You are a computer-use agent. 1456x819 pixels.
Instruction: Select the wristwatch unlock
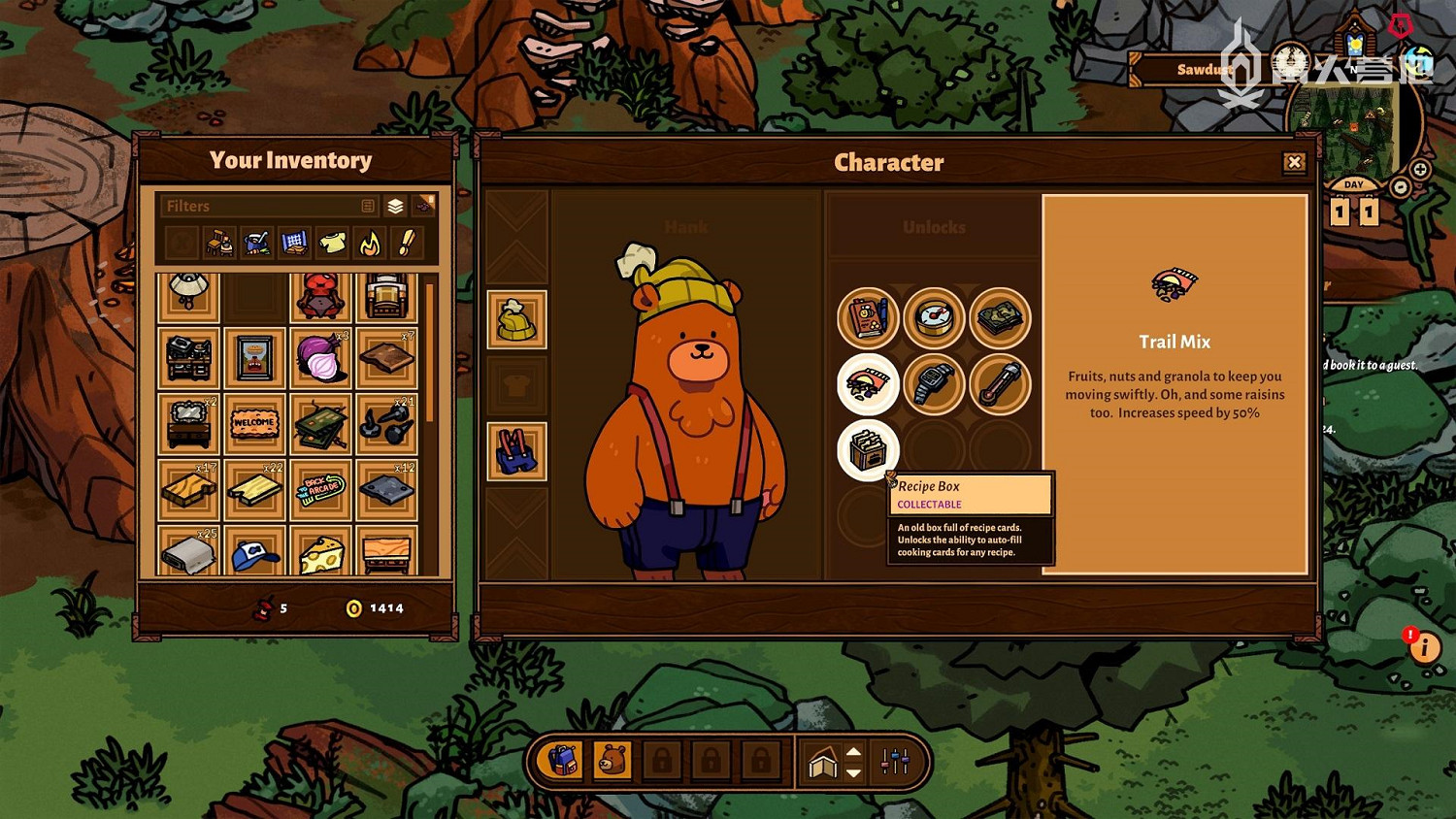[934, 384]
